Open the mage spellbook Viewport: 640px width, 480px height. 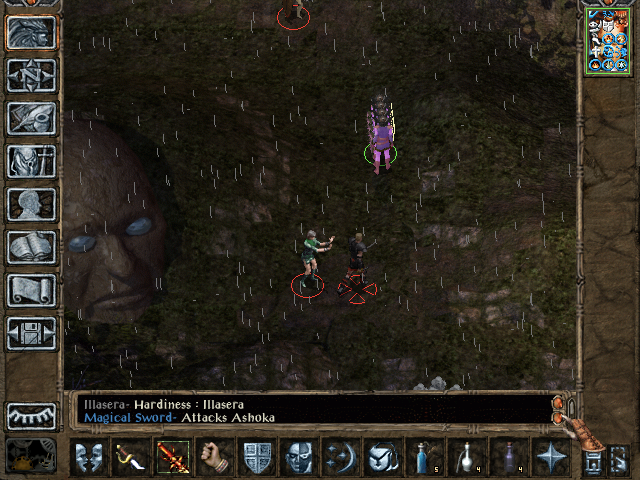31,247
